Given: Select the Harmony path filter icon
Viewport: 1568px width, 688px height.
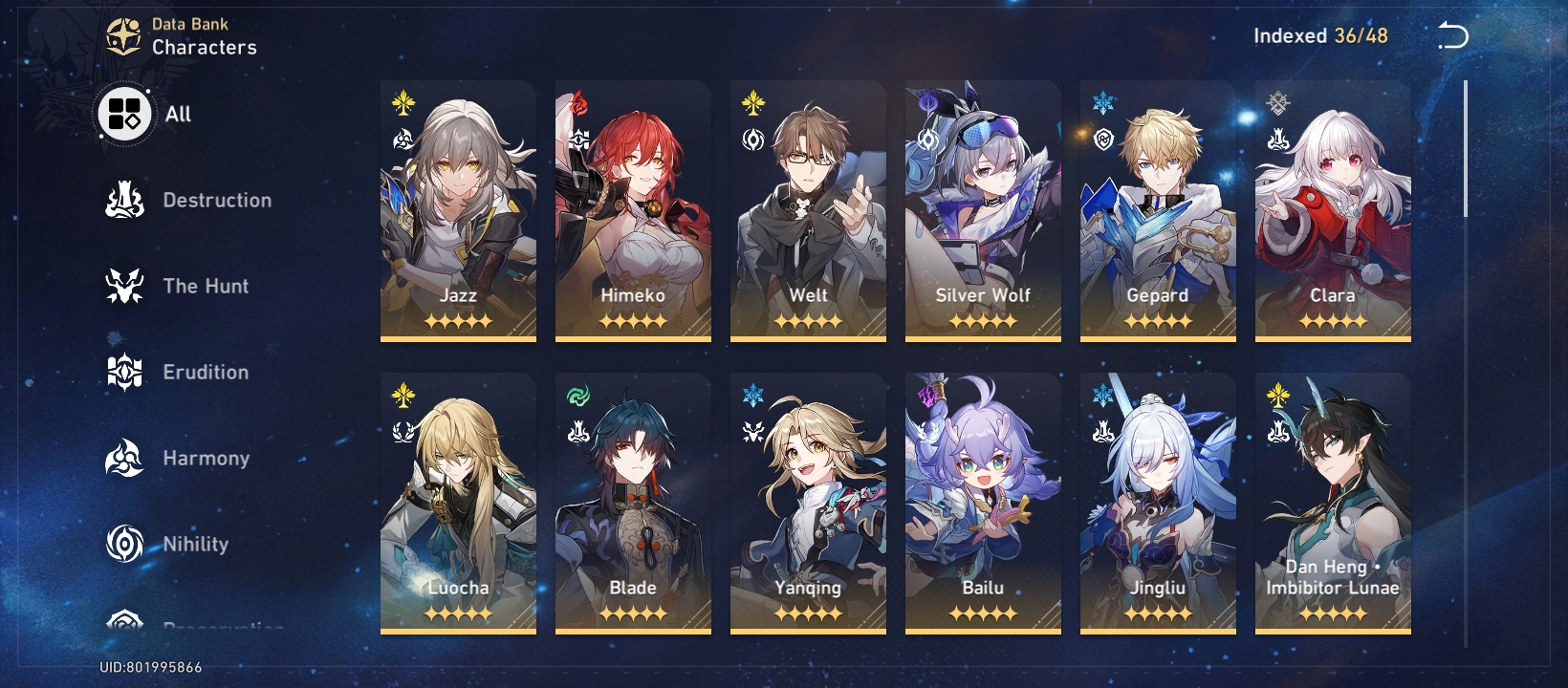Looking at the screenshot, I should point(122,458).
